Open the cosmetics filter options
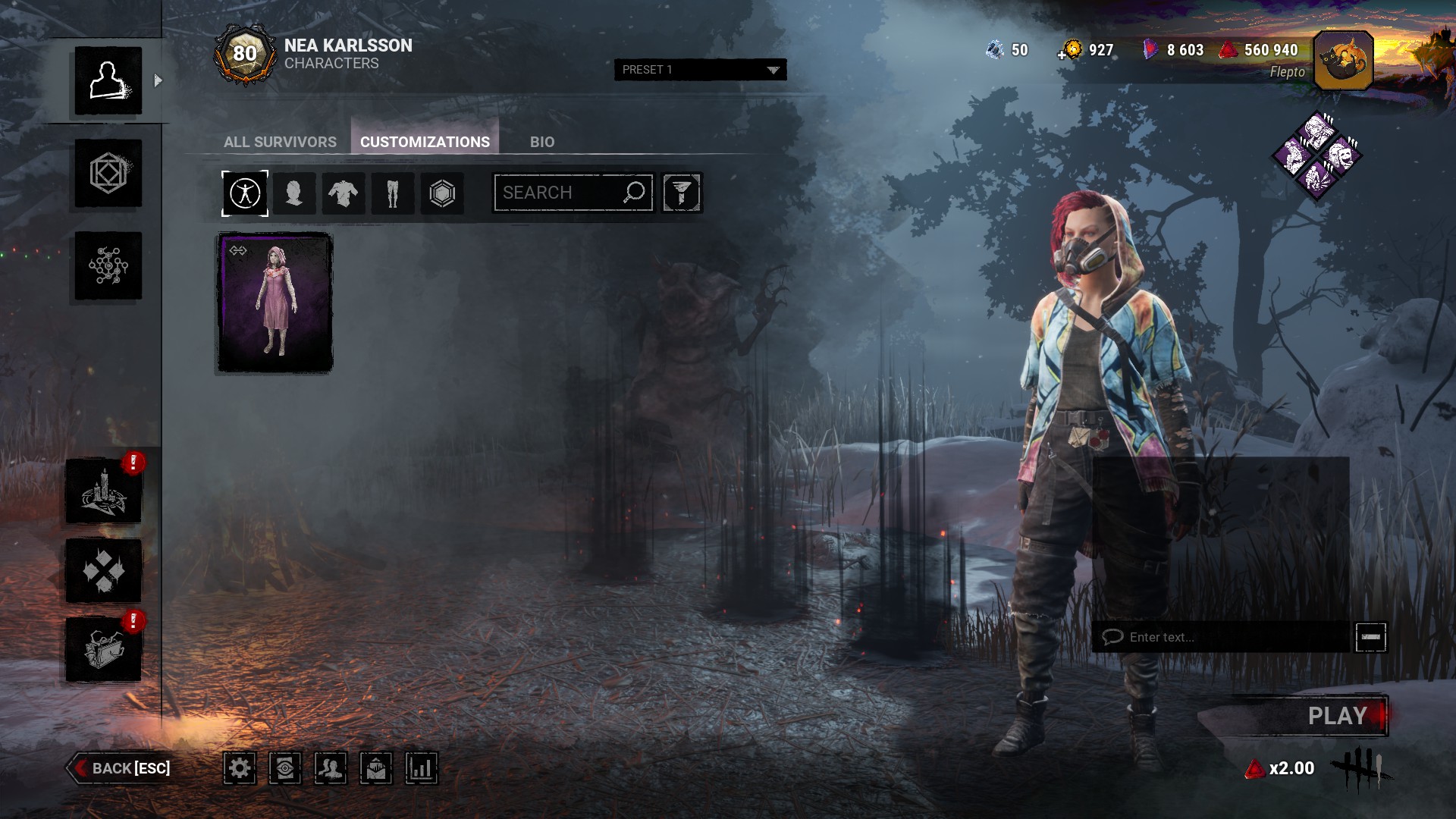Screen dimensions: 1456x819 point(682,193)
